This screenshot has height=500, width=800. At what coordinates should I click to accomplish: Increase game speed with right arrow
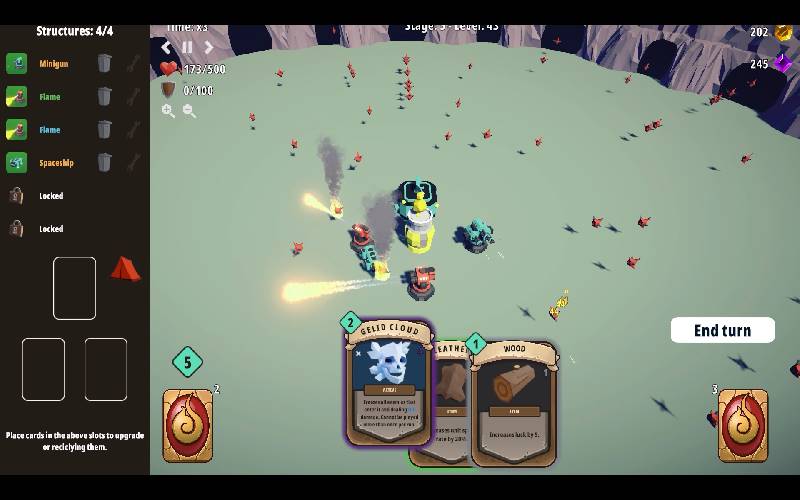point(208,47)
